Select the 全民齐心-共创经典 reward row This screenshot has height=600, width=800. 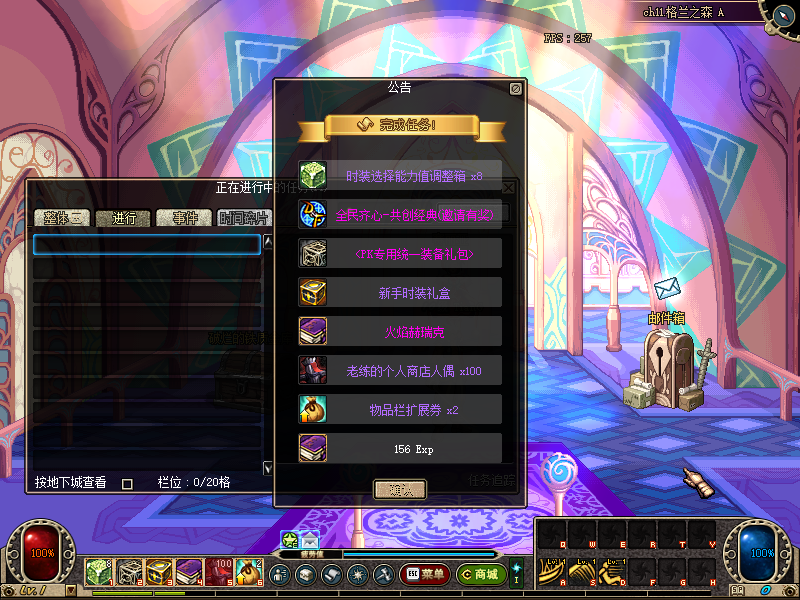pyautogui.click(x=400, y=213)
